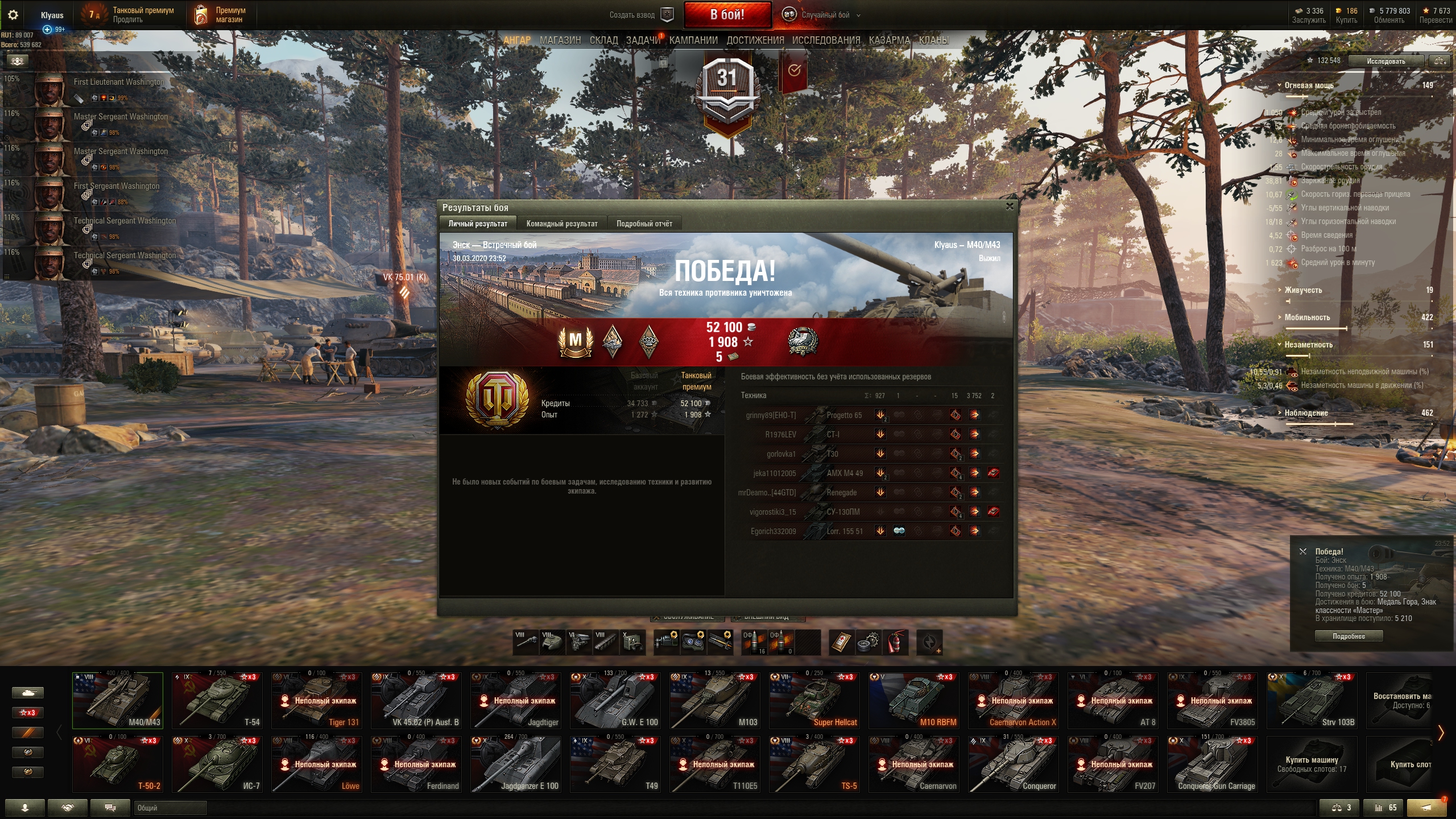Dismiss the Победа! notification popup

click(x=1303, y=551)
